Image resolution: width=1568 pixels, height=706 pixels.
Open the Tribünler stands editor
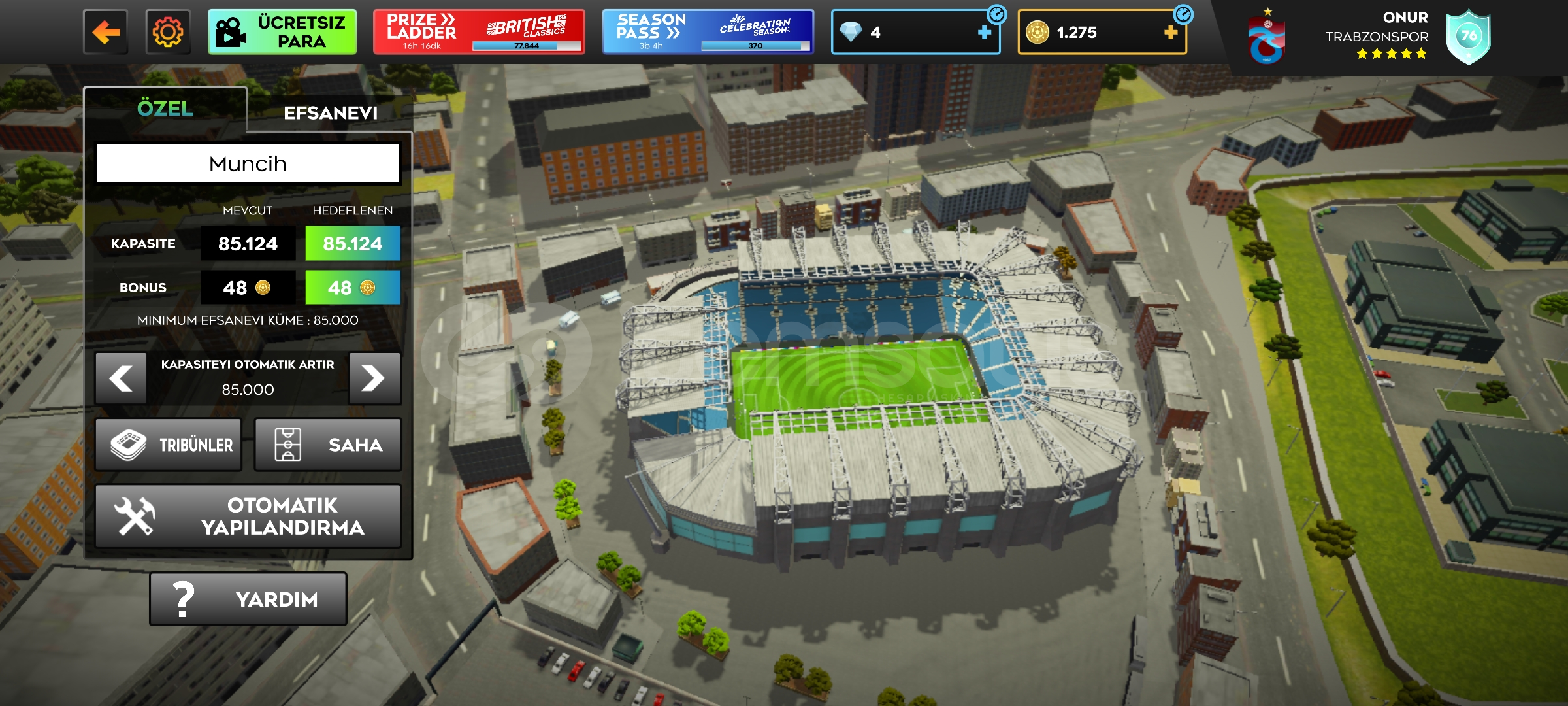pyautogui.click(x=169, y=445)
